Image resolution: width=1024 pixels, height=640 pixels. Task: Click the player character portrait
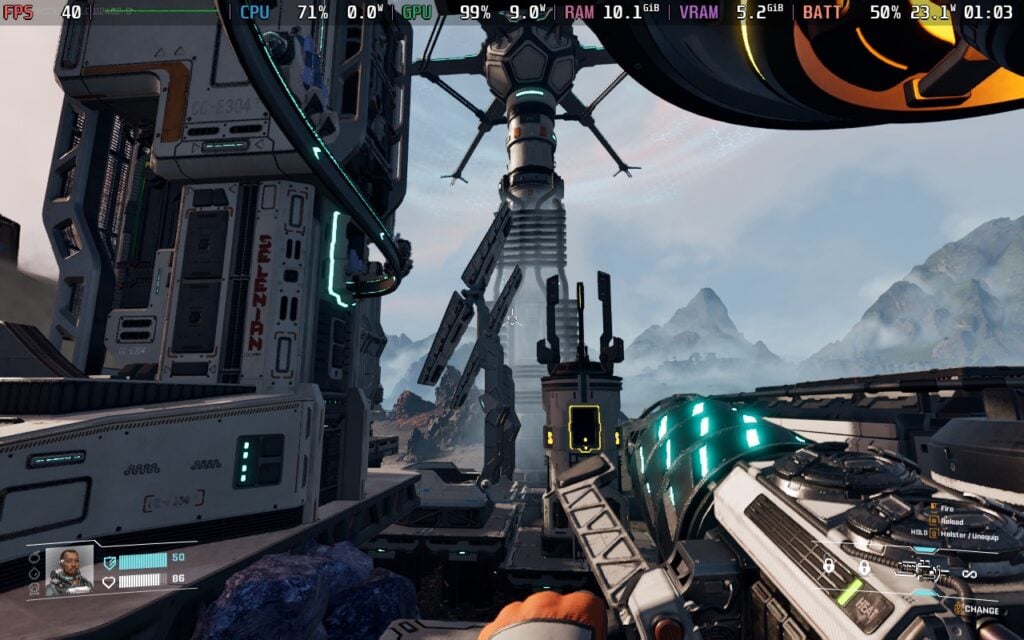pyautogui.click(x=69, y=570)
